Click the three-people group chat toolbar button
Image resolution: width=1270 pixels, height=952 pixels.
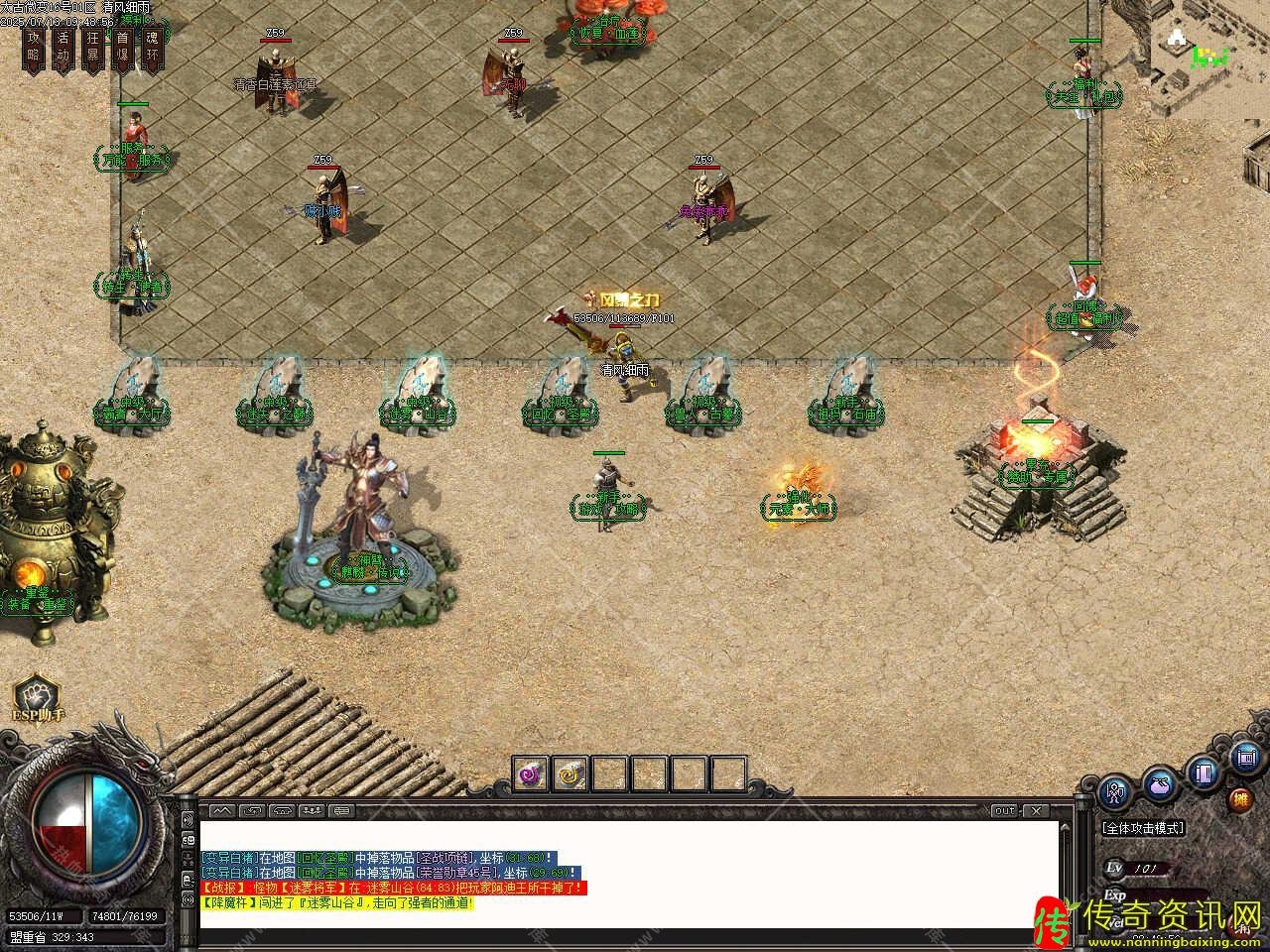pos(313,810)
